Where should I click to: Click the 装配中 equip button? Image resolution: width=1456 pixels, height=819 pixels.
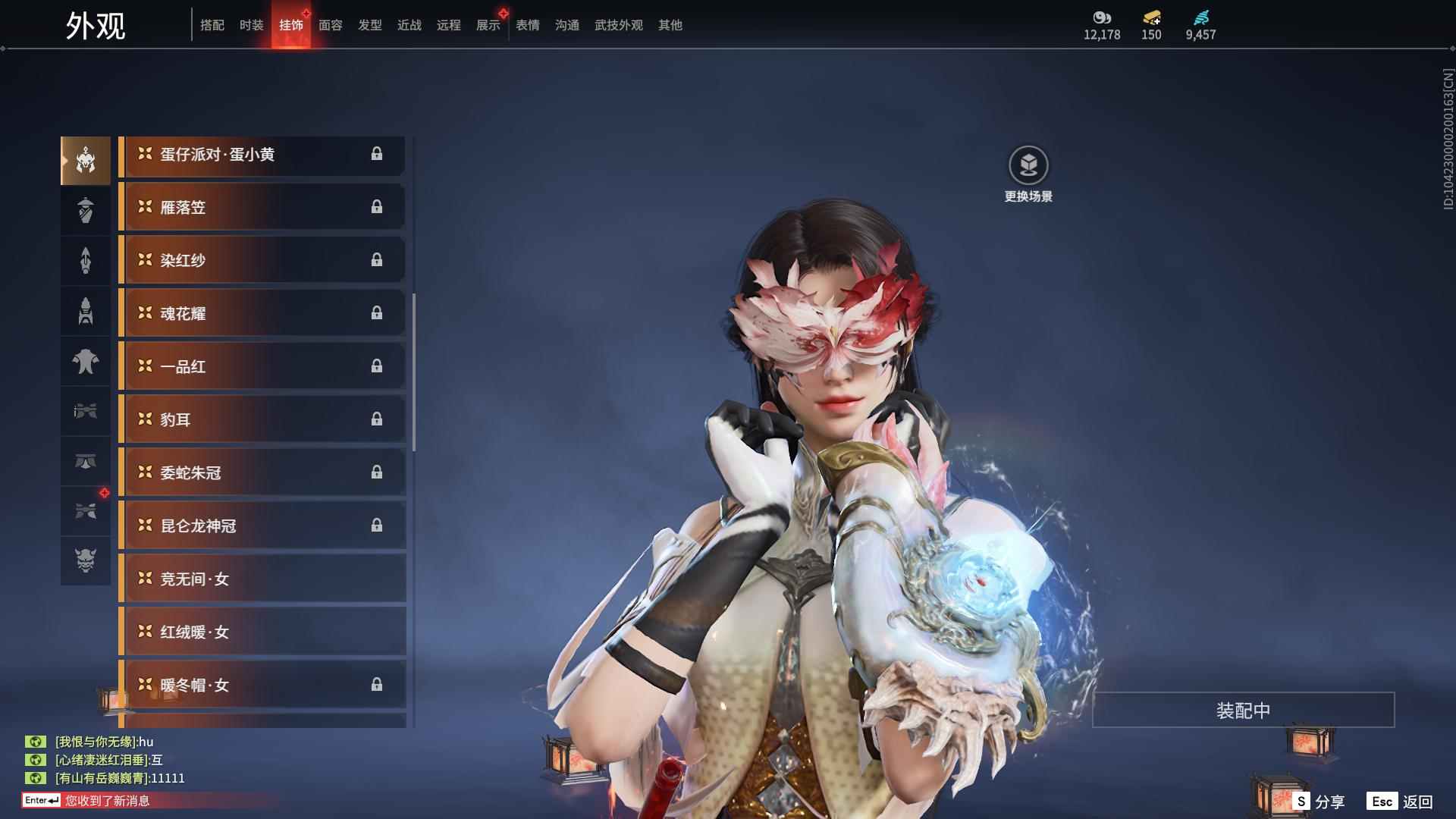coord(1243,711)
